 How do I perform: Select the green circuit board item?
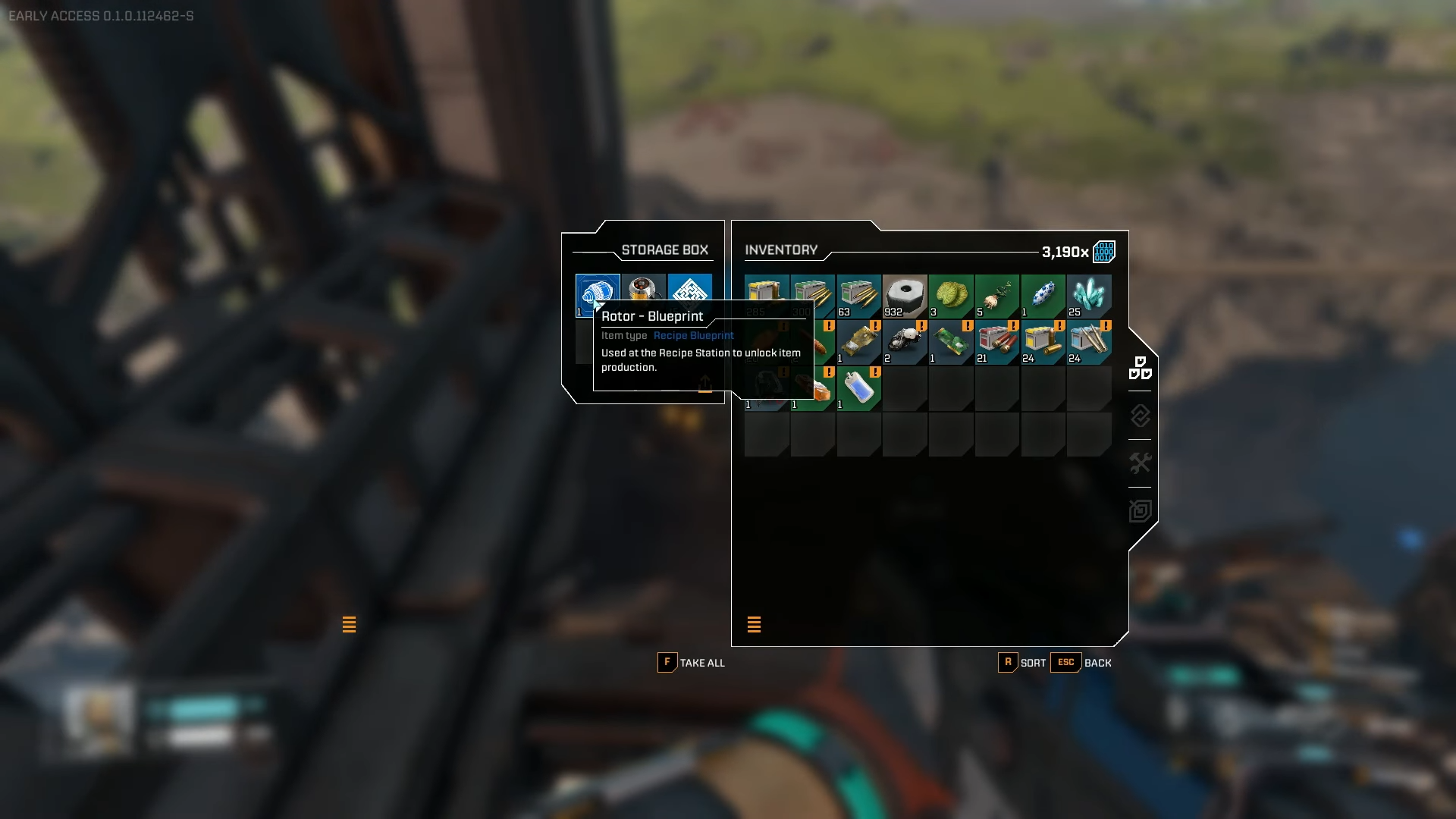coord(951,342)
